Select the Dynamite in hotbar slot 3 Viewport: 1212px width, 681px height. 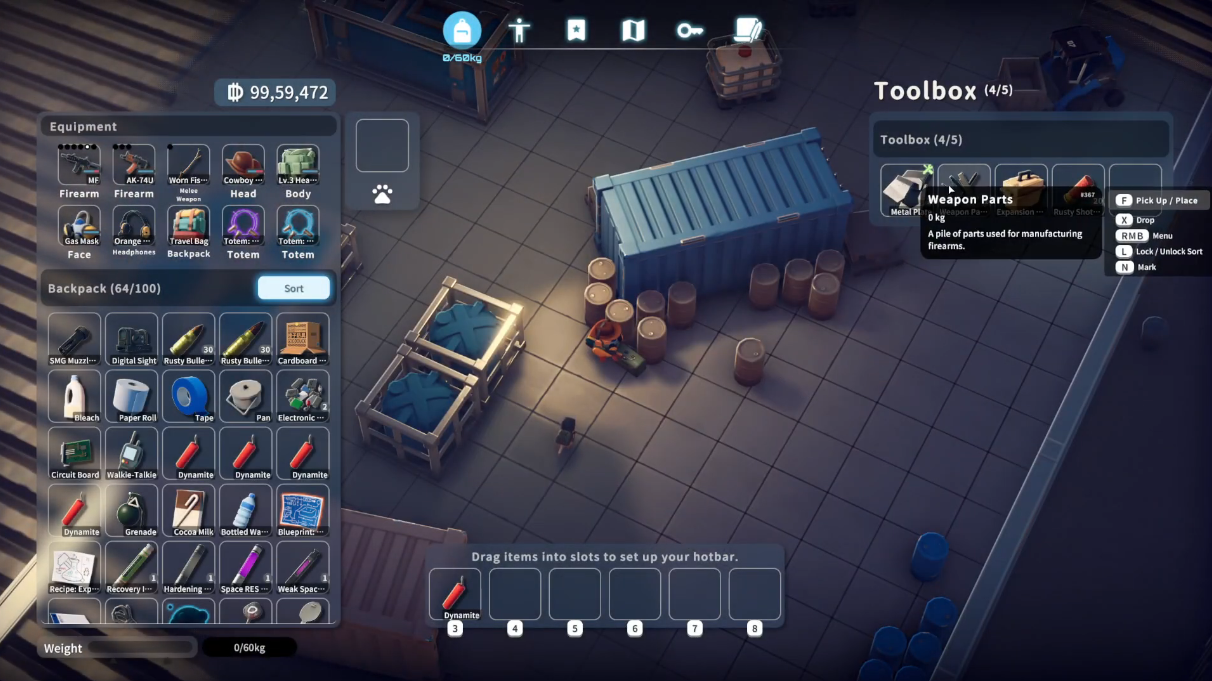coord(455,594)
